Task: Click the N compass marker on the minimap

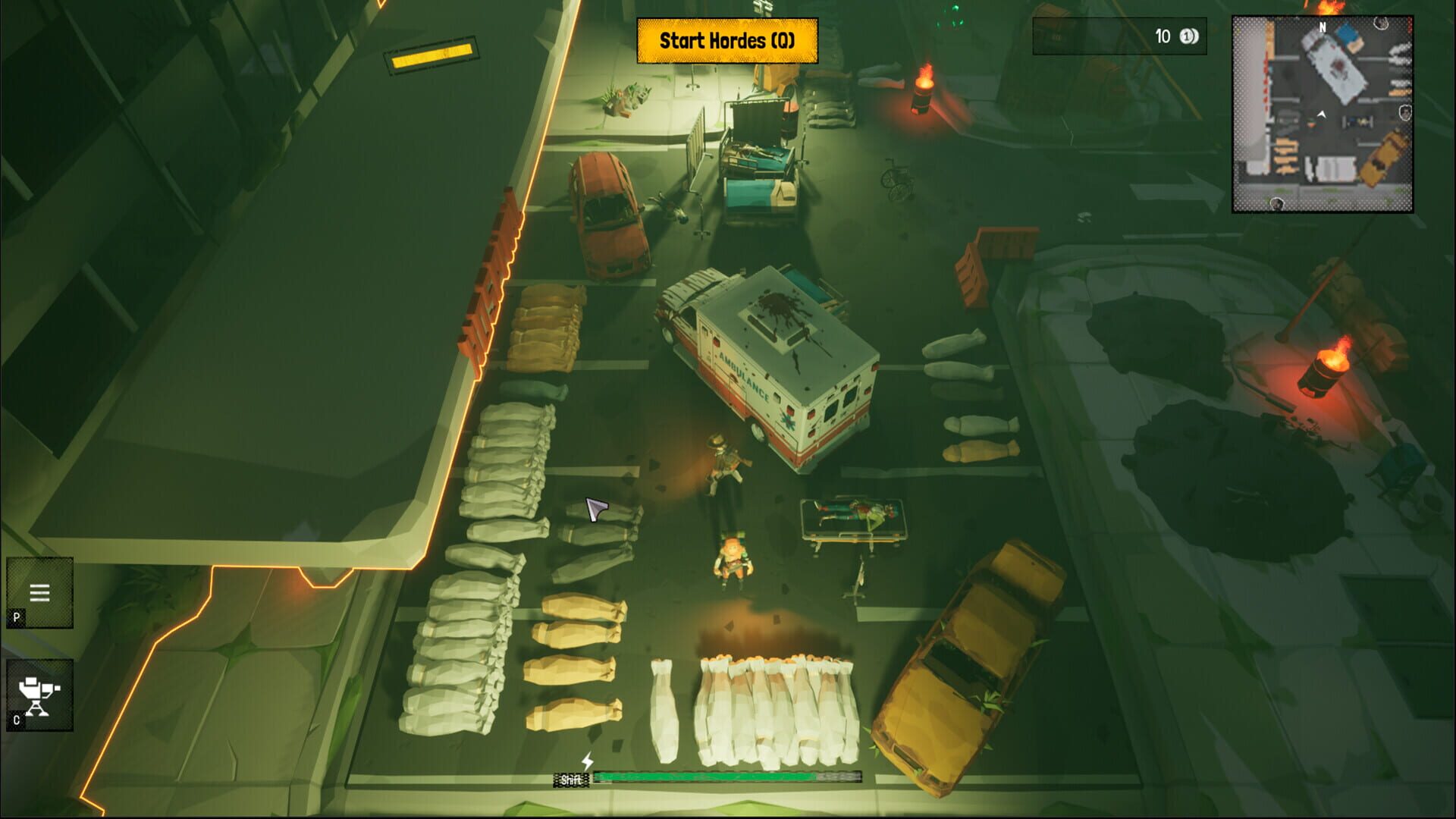Action: (1322, 27)
